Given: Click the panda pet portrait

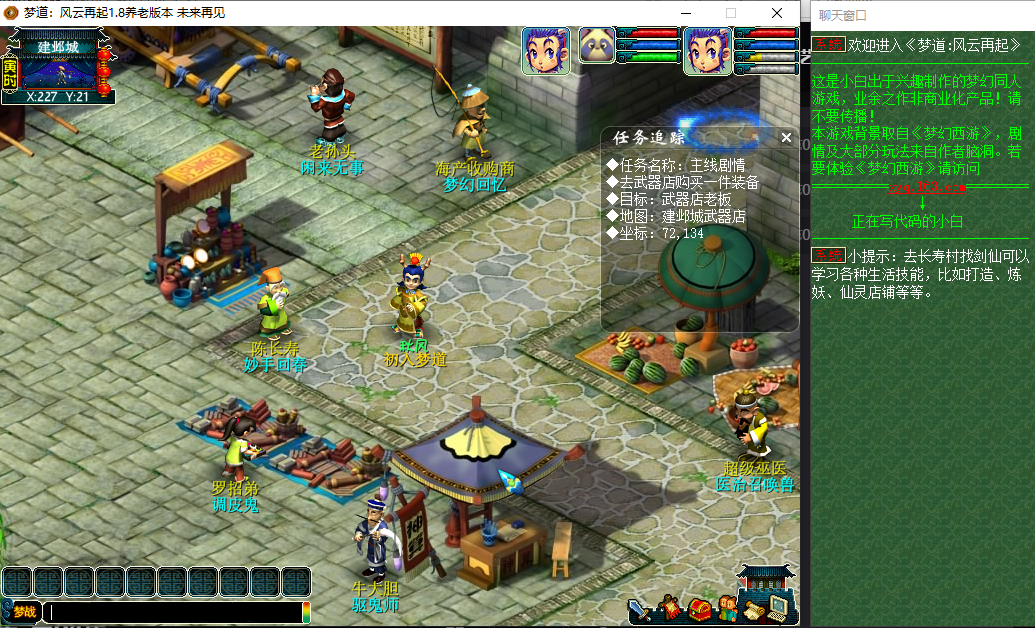Looking at the screenshot, I should pyautogui.click(x=597, y=46).
